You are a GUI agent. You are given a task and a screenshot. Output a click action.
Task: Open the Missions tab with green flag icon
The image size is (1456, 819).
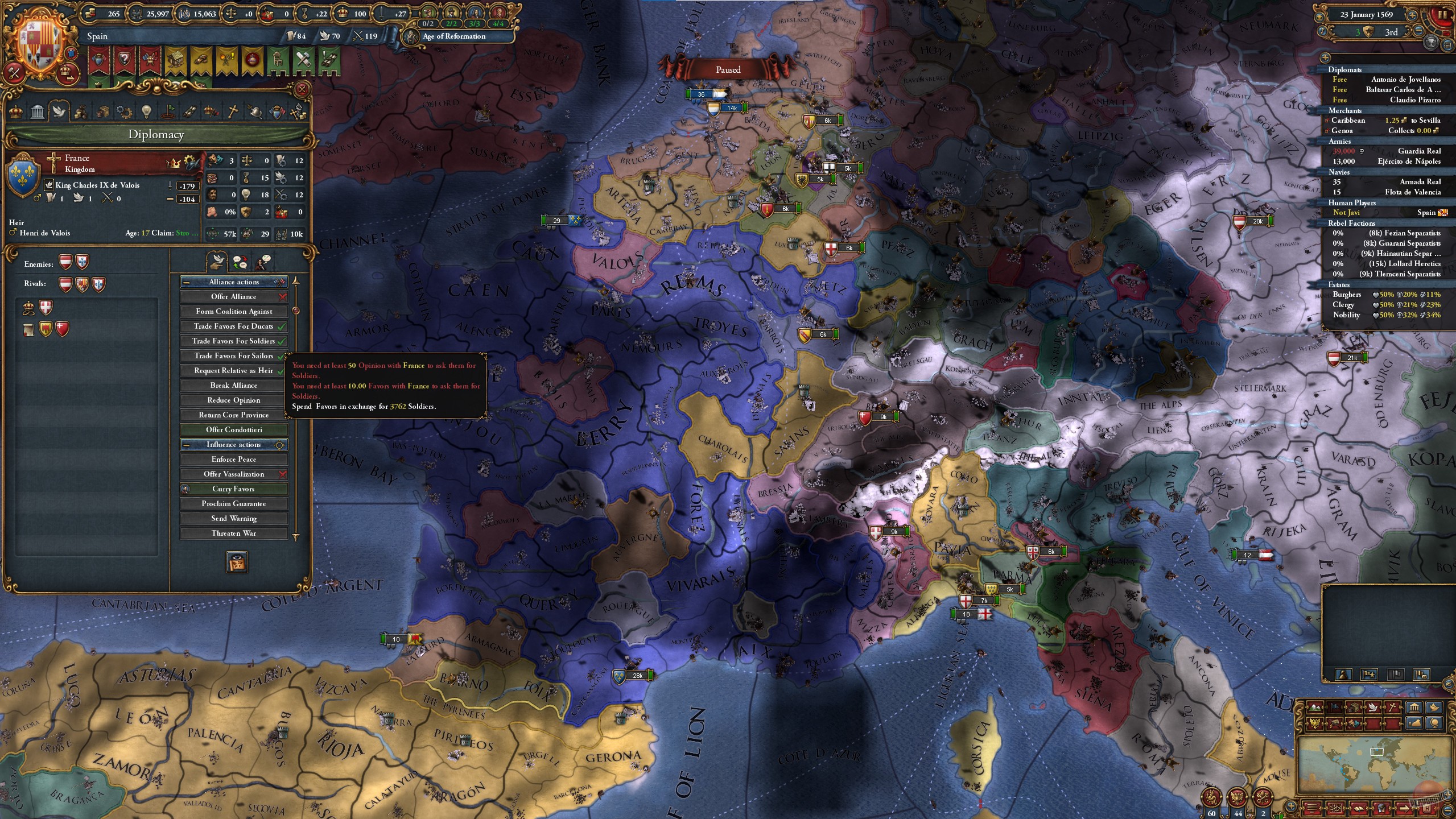(168, 111)
